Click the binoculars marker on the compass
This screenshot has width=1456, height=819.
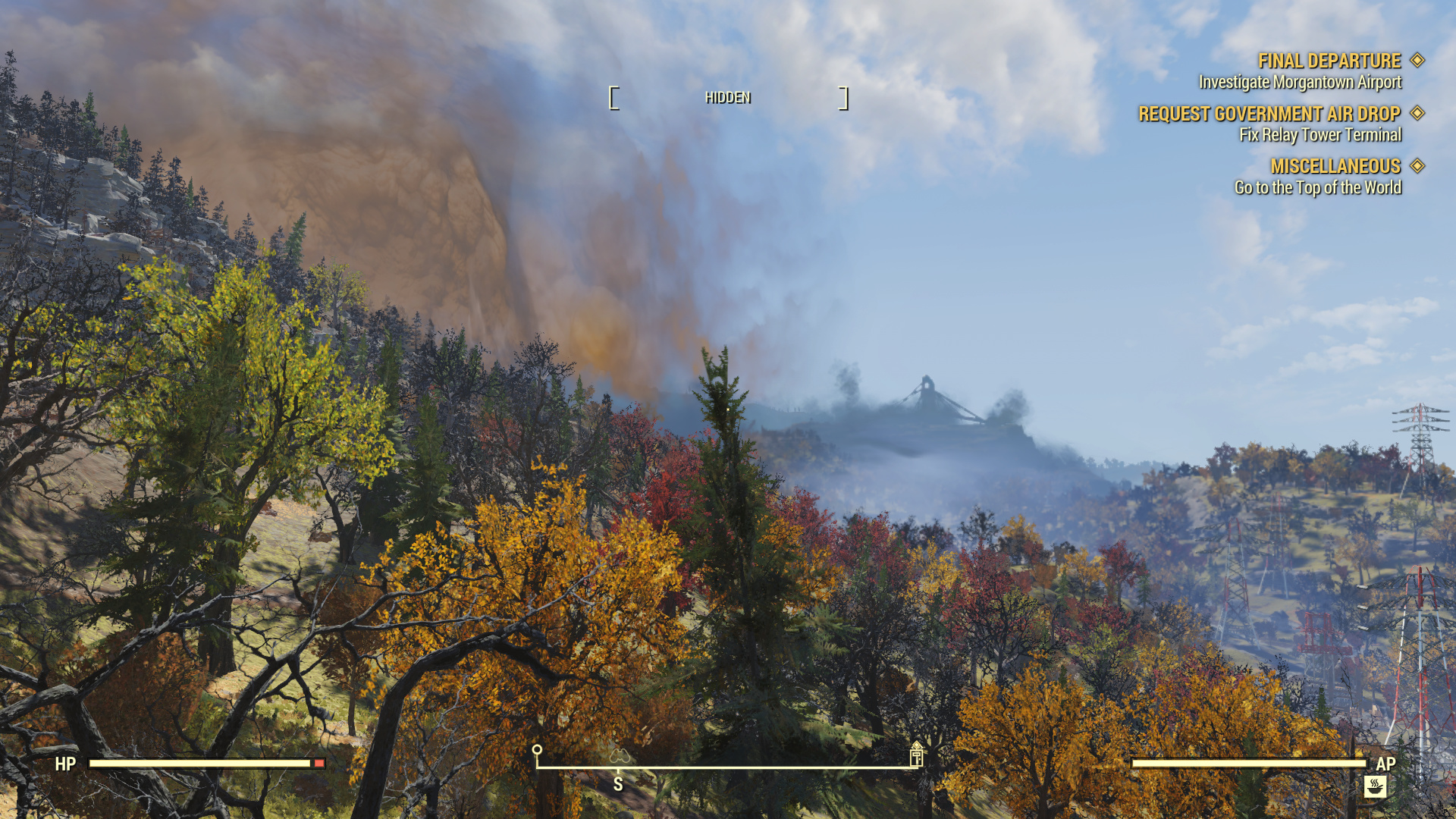[x=620, y=756]
